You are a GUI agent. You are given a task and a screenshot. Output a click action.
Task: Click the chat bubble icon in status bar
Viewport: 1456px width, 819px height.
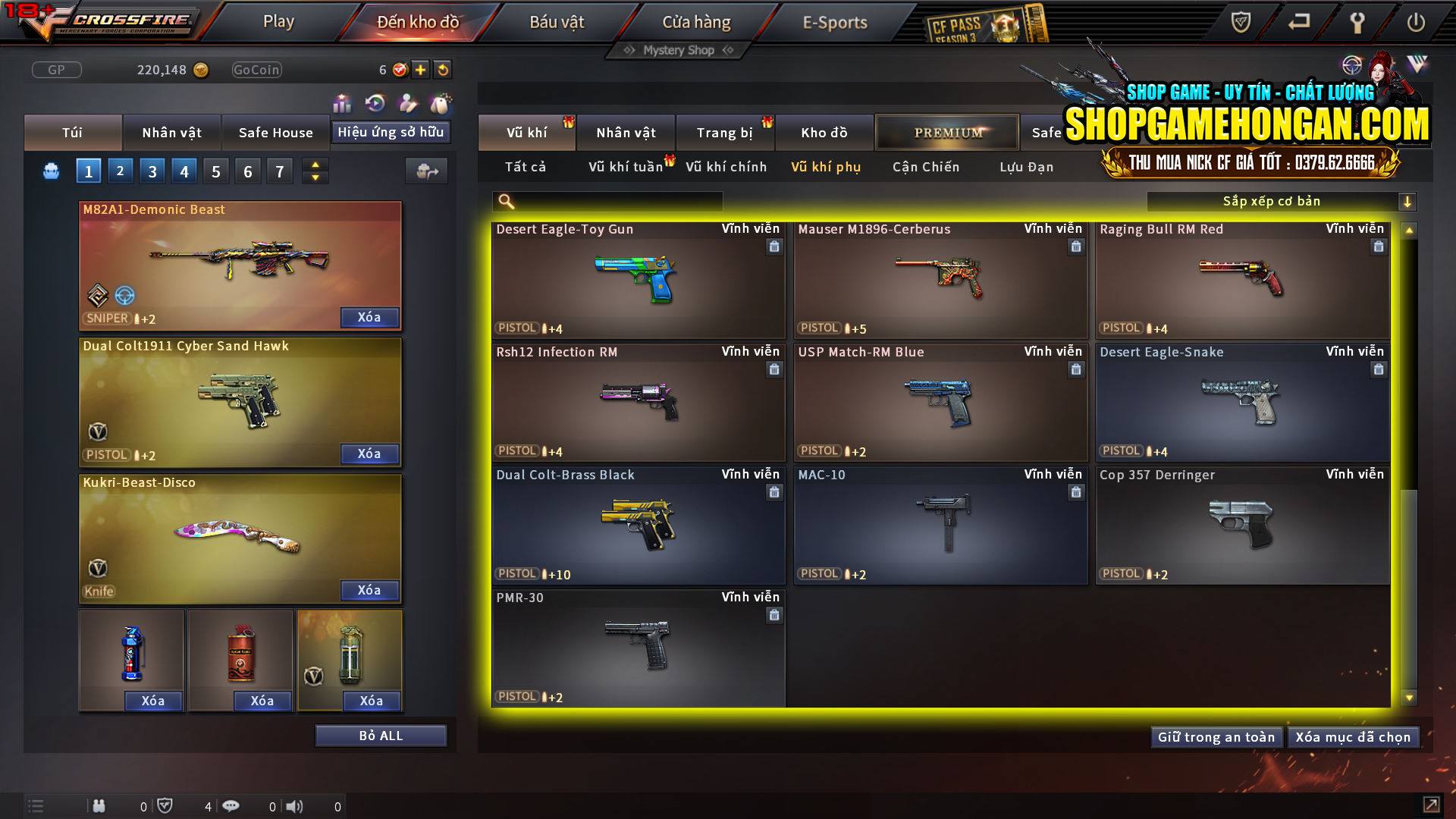tap(231, 806)
